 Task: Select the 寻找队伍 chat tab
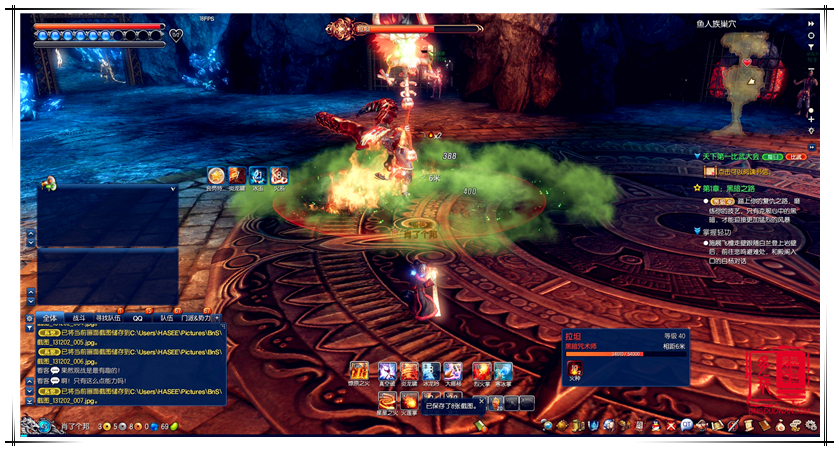109,318
